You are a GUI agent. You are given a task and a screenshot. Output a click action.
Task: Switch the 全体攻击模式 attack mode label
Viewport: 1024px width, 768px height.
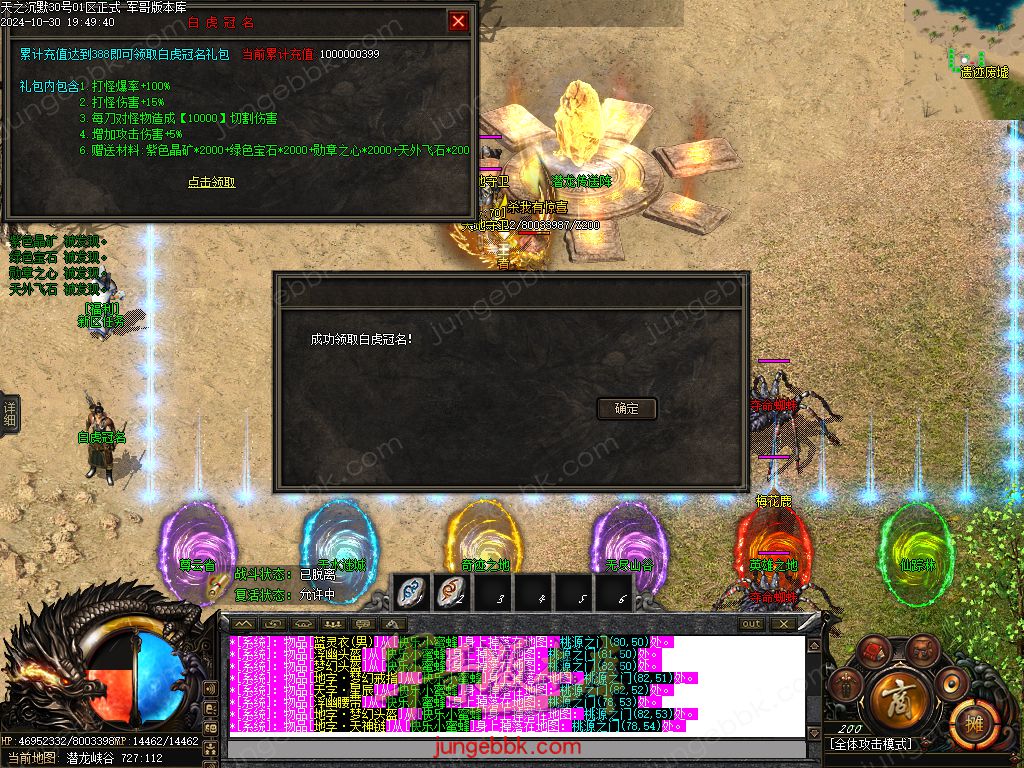click(x=870, y=744)
